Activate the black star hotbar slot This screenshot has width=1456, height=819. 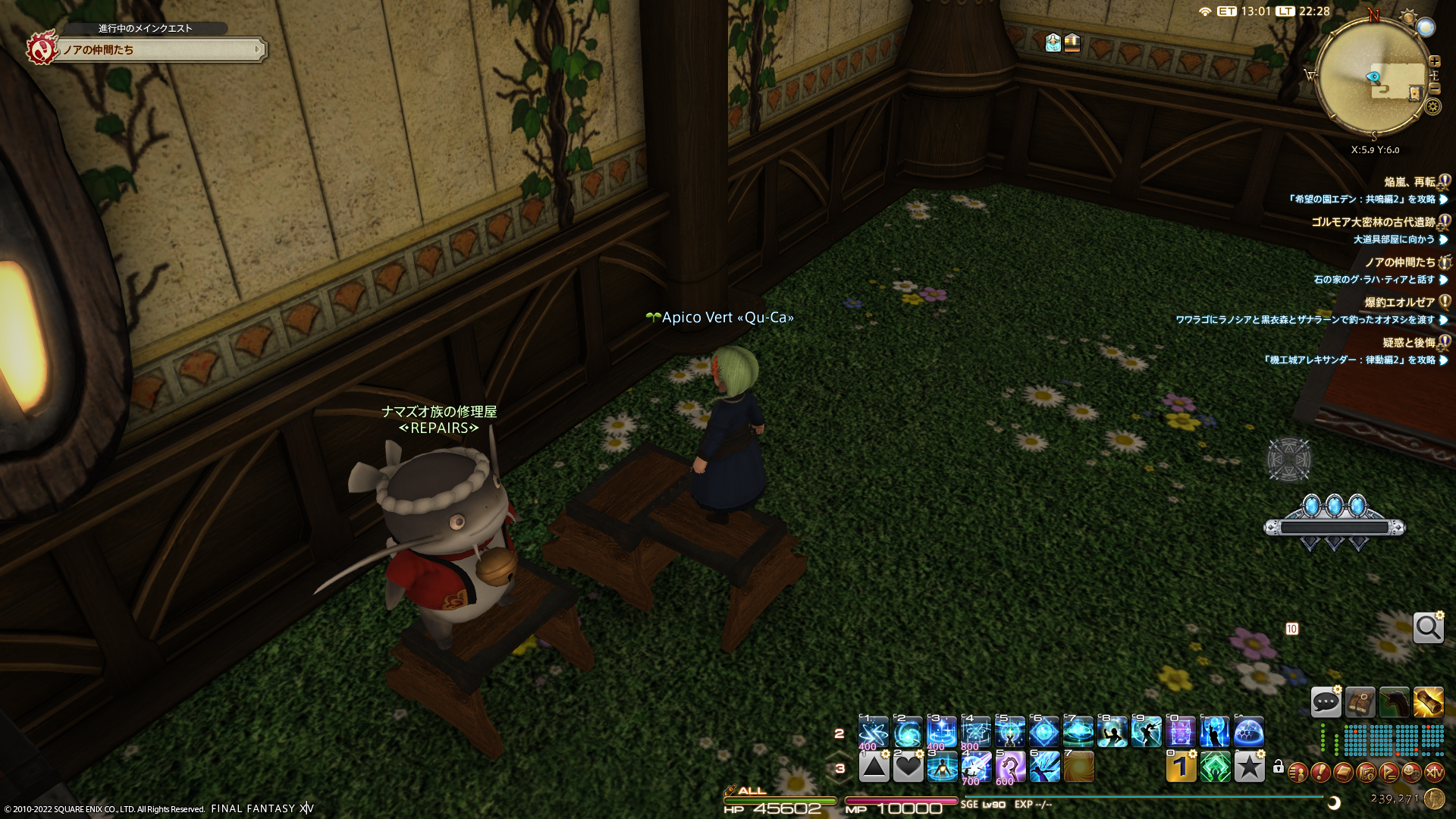[1249, 767]
